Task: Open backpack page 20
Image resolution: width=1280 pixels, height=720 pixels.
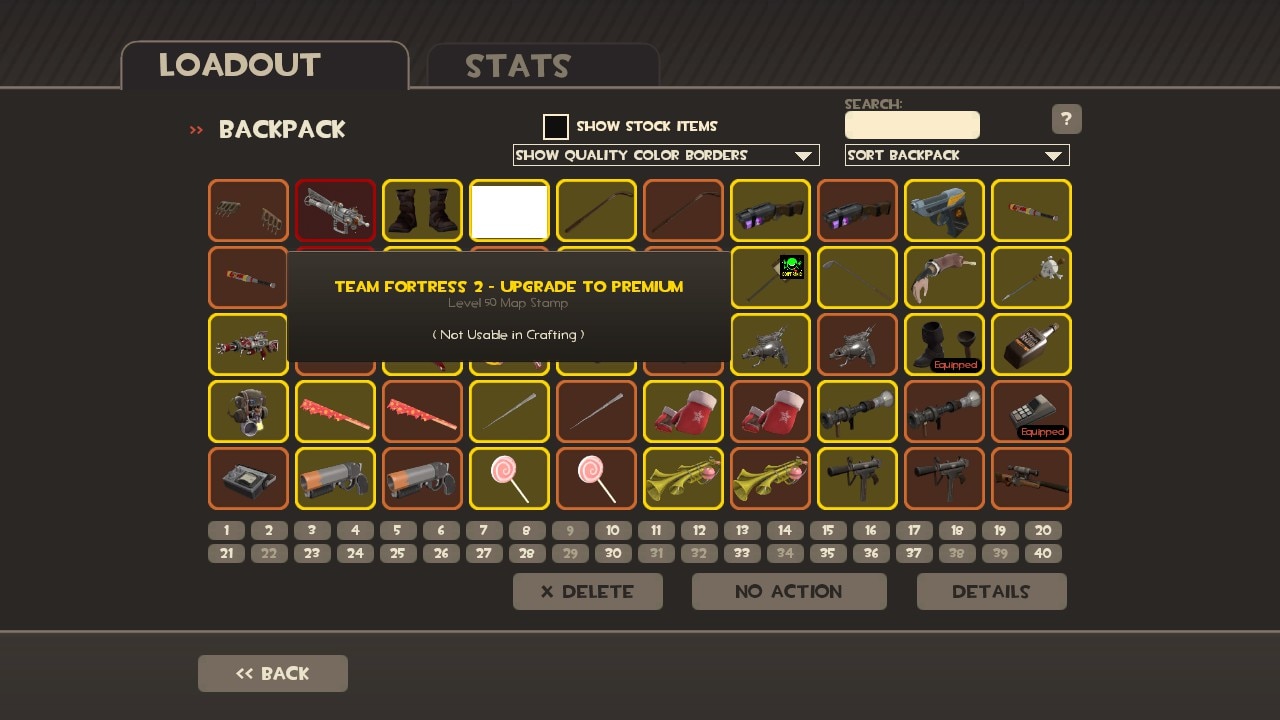Action: pos(1043,530)
